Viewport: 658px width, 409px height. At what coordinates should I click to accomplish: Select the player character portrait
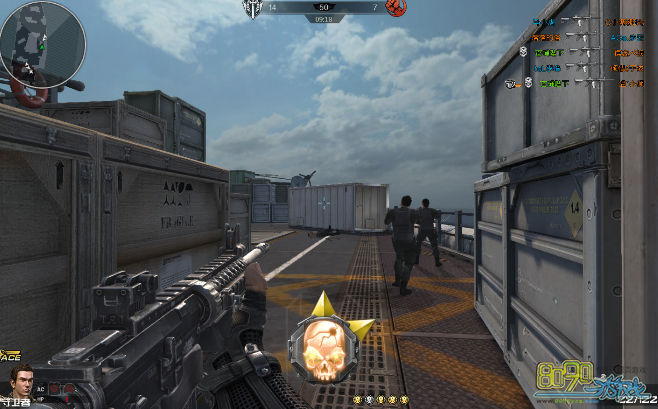pos(19,382)
